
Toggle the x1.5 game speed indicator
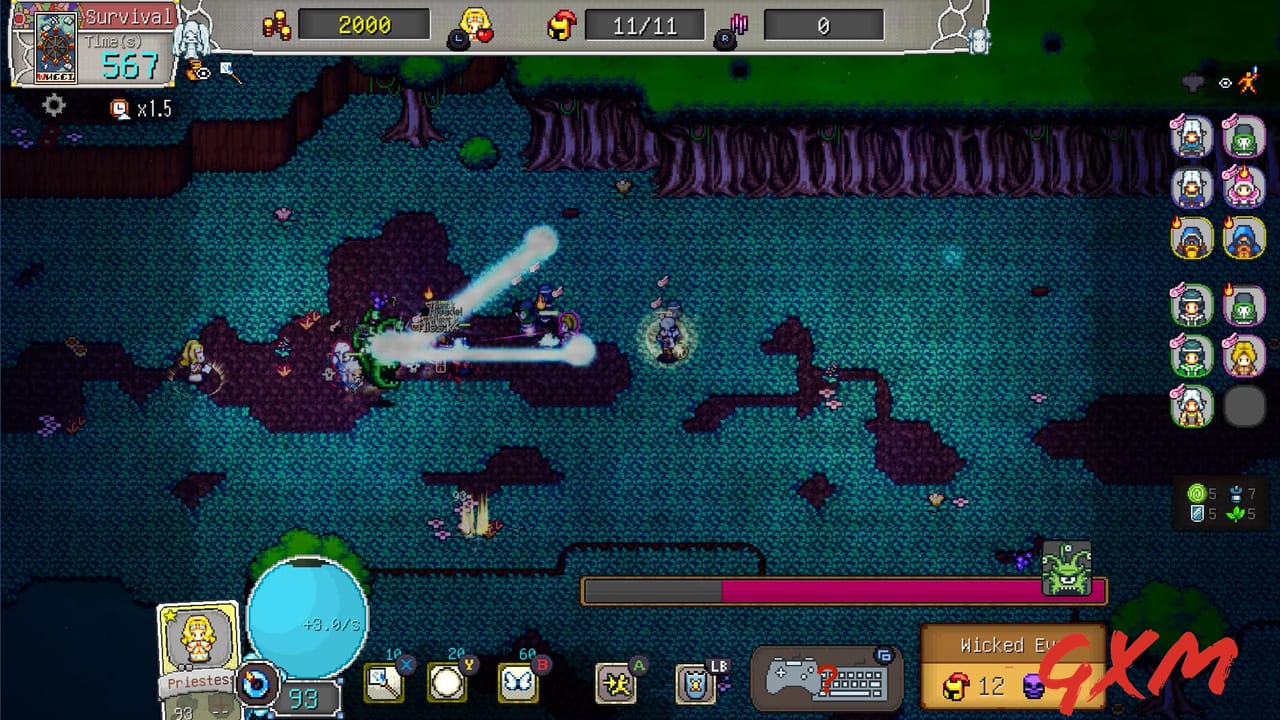(x=138, y=107)
